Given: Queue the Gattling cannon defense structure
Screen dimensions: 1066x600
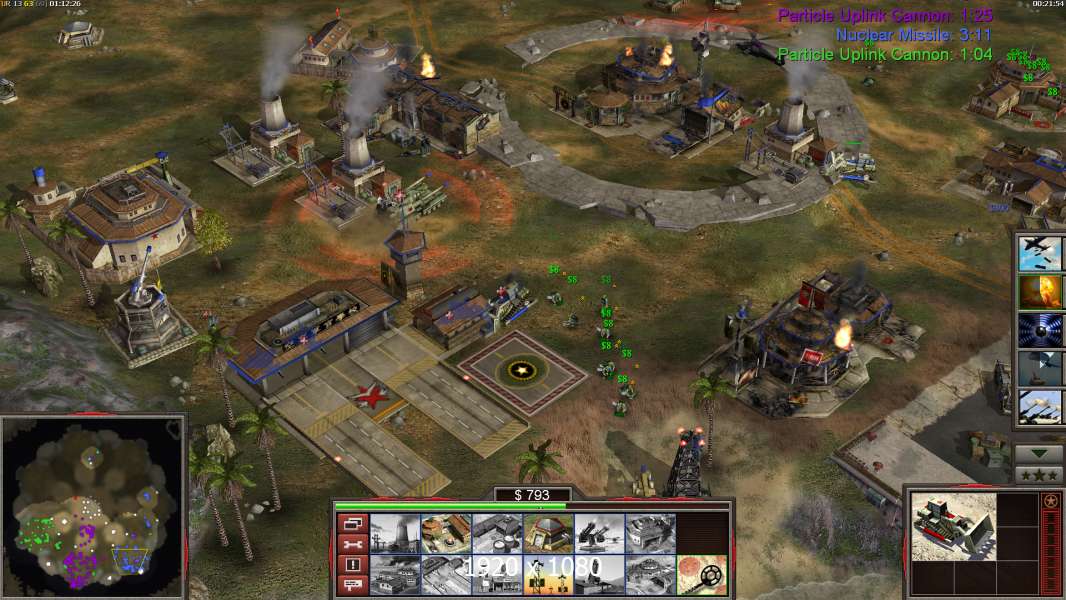Looking at the screenshot, I should [x=599, y=533].
